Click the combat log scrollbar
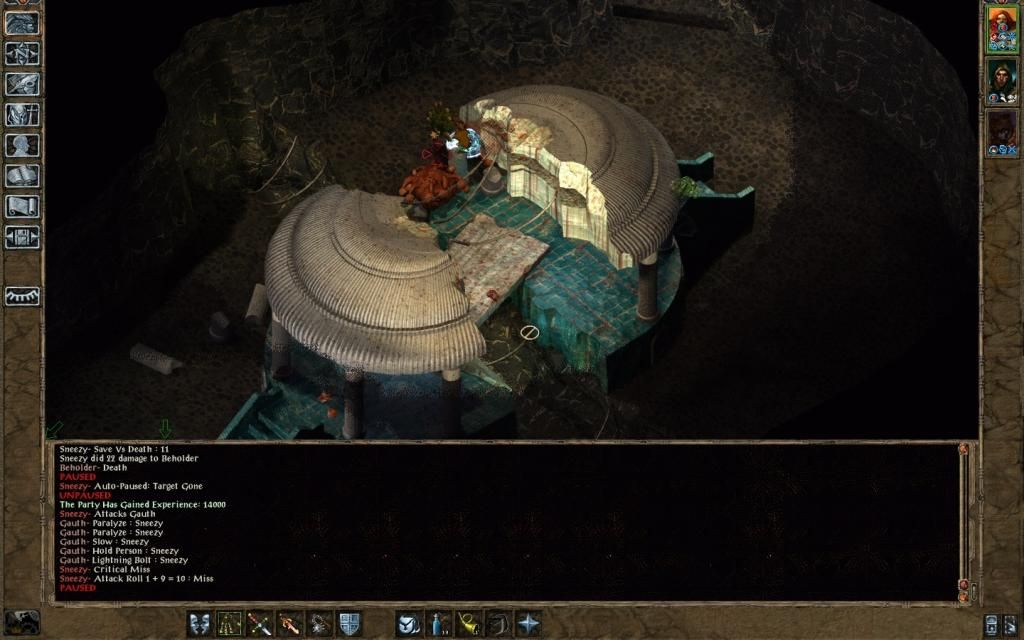Viewport: 1024px width, 640px height. (964, 520)
